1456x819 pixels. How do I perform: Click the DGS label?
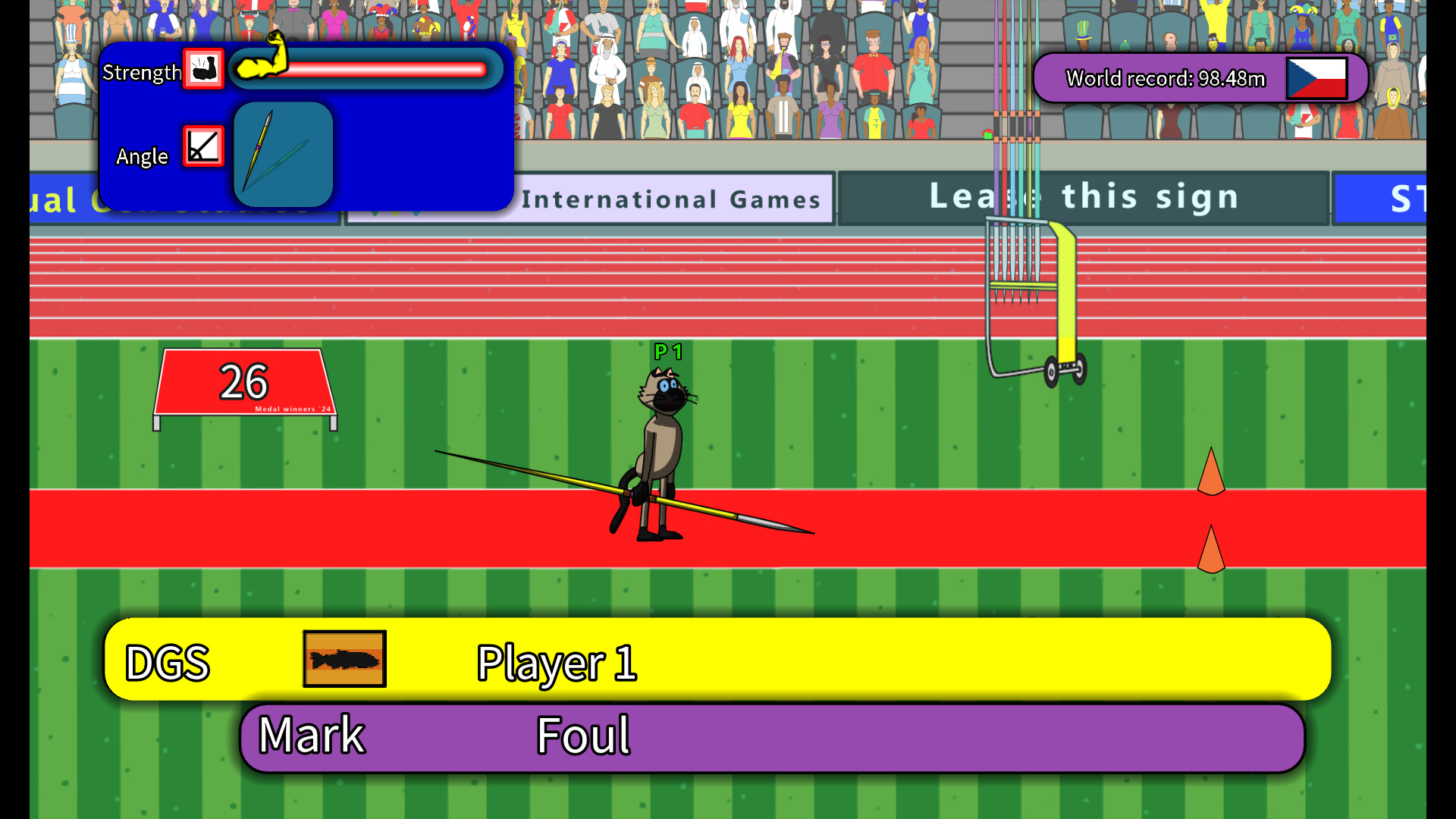click(x=168, y=663)
